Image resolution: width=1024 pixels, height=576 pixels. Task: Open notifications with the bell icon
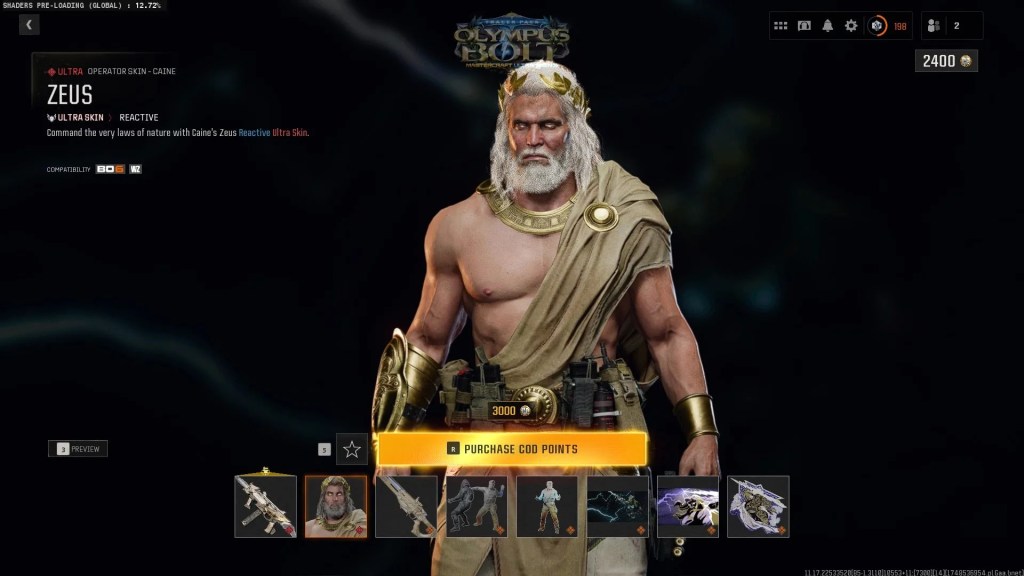(828, 26)
